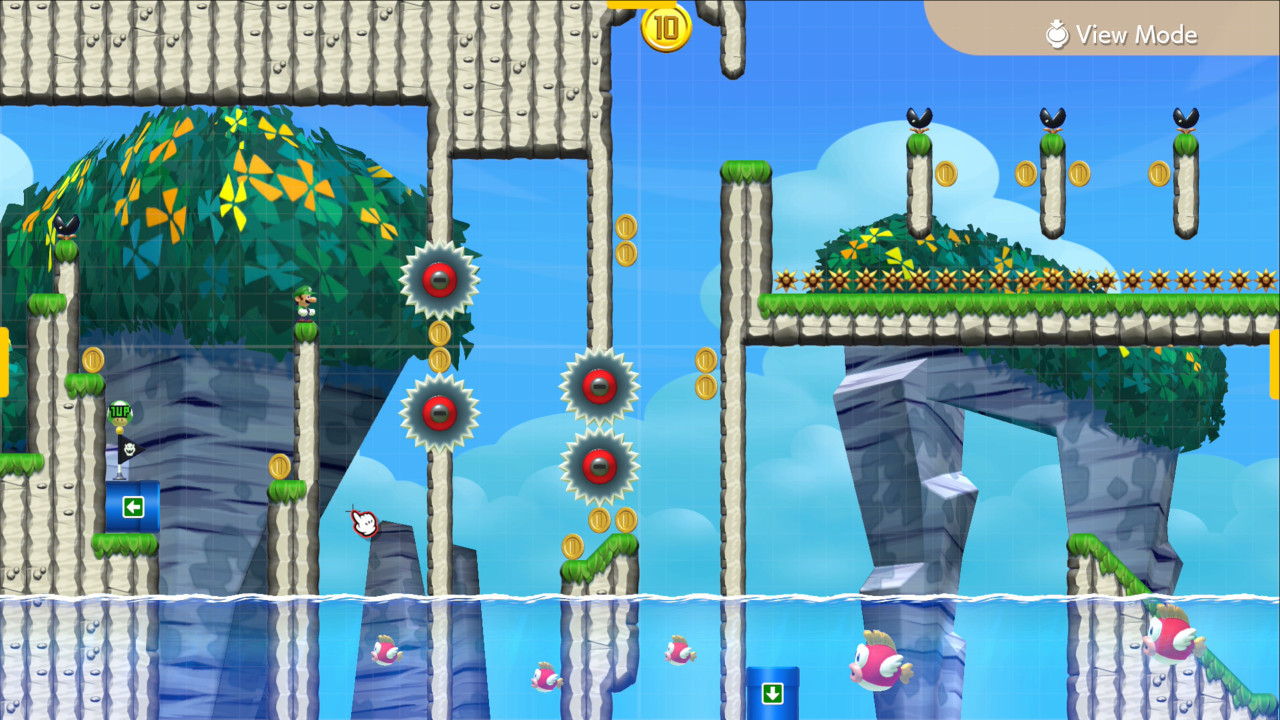Click the middle Grinder in the center column
Image resolution: width=1280 pixels, height=720 pixels.
click(600, 386)
